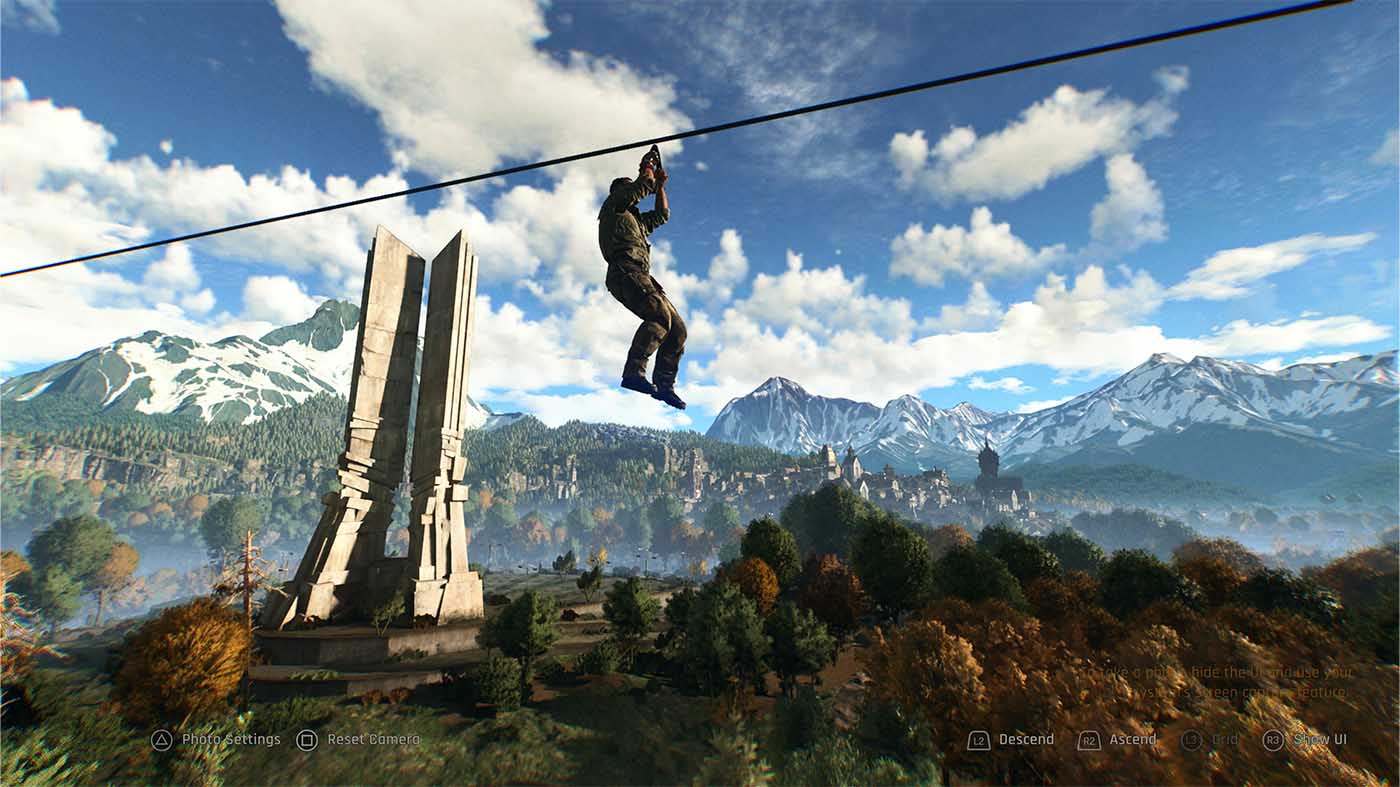Select the Descend control label
The width and height of the screenshot is (1400, 787).
tap(1027, 740)
